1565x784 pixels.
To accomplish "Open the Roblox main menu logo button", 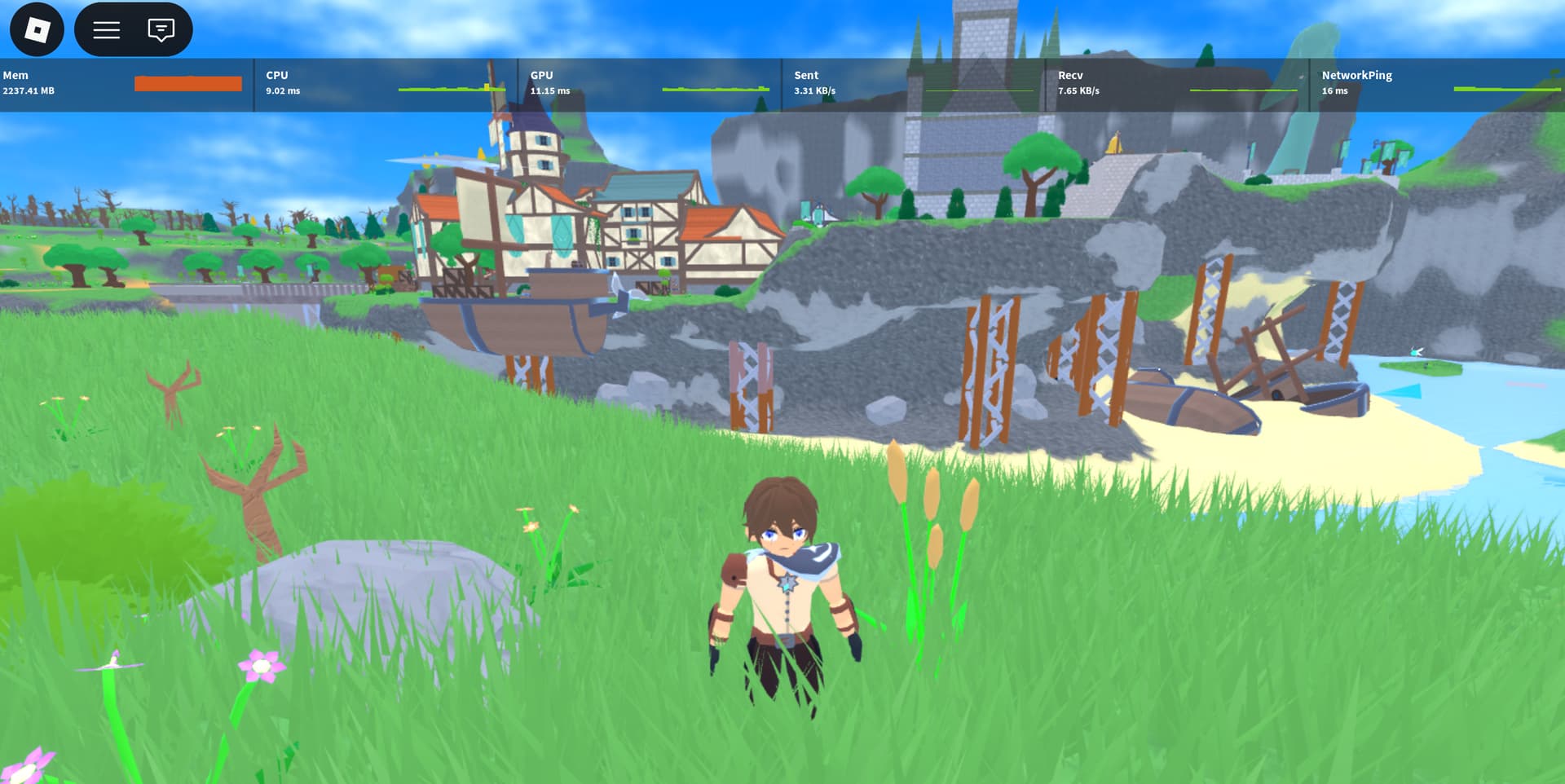I will 37,30.
